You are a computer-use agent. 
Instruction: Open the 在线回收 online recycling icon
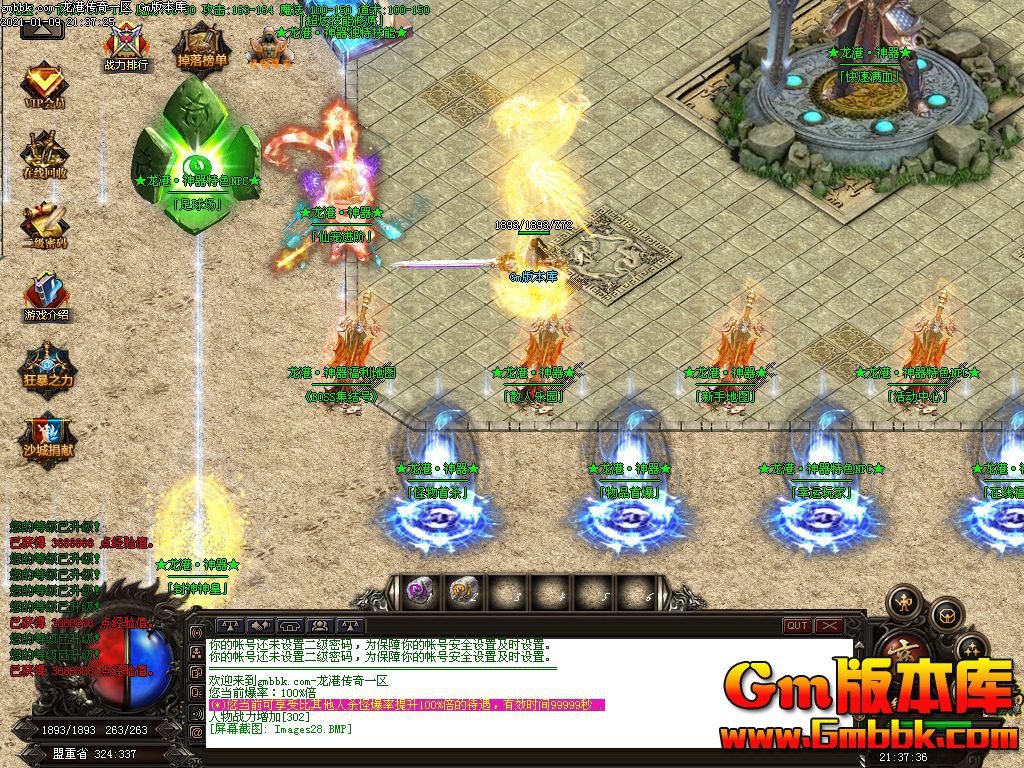click(x=45, y=154)
